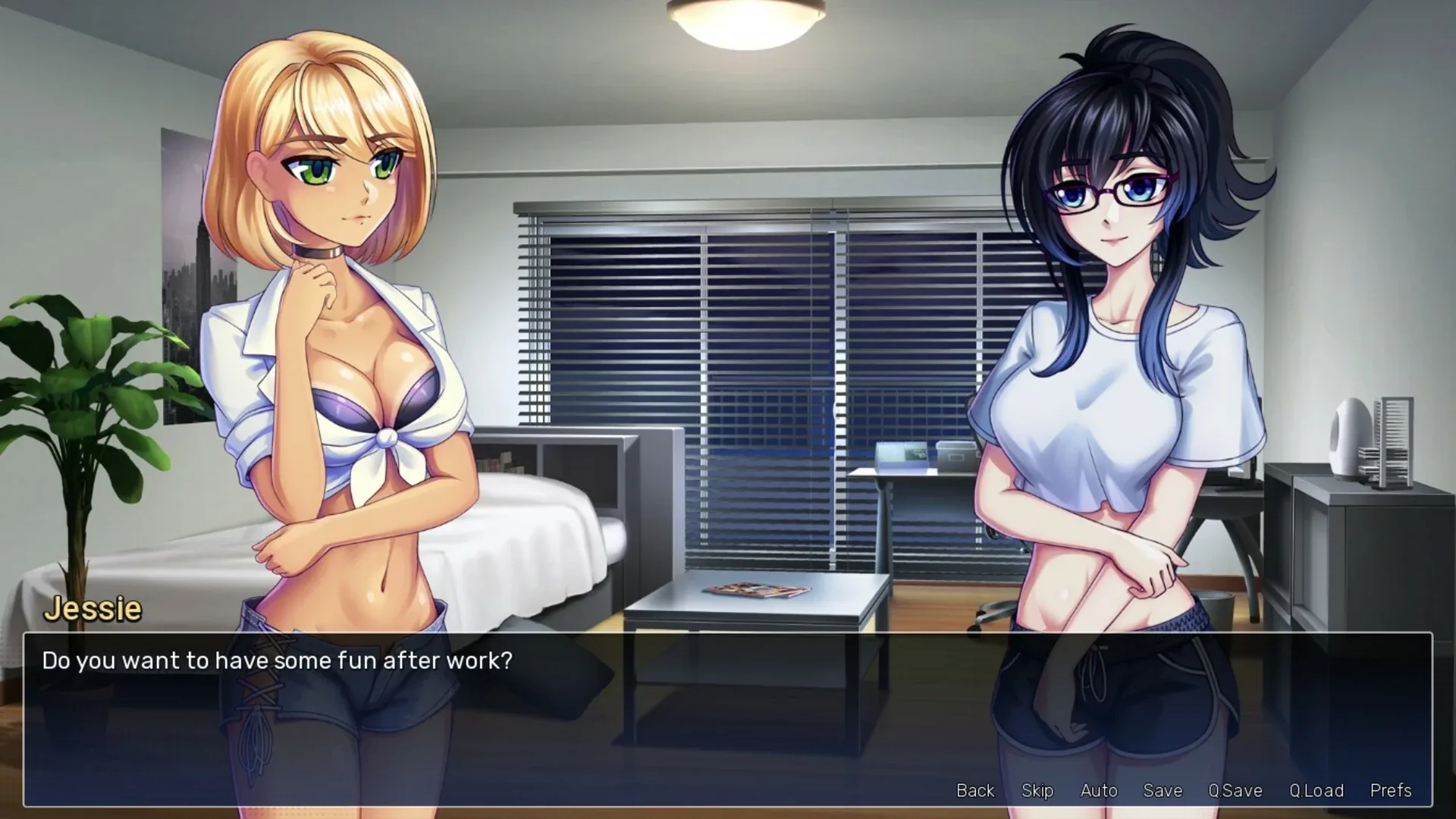Image resolution: width=1456 pixels, height=819 pixels.
Task: Perform a quick save via Q.Save
Action: pyautogui.click(x=1236, y=790)
